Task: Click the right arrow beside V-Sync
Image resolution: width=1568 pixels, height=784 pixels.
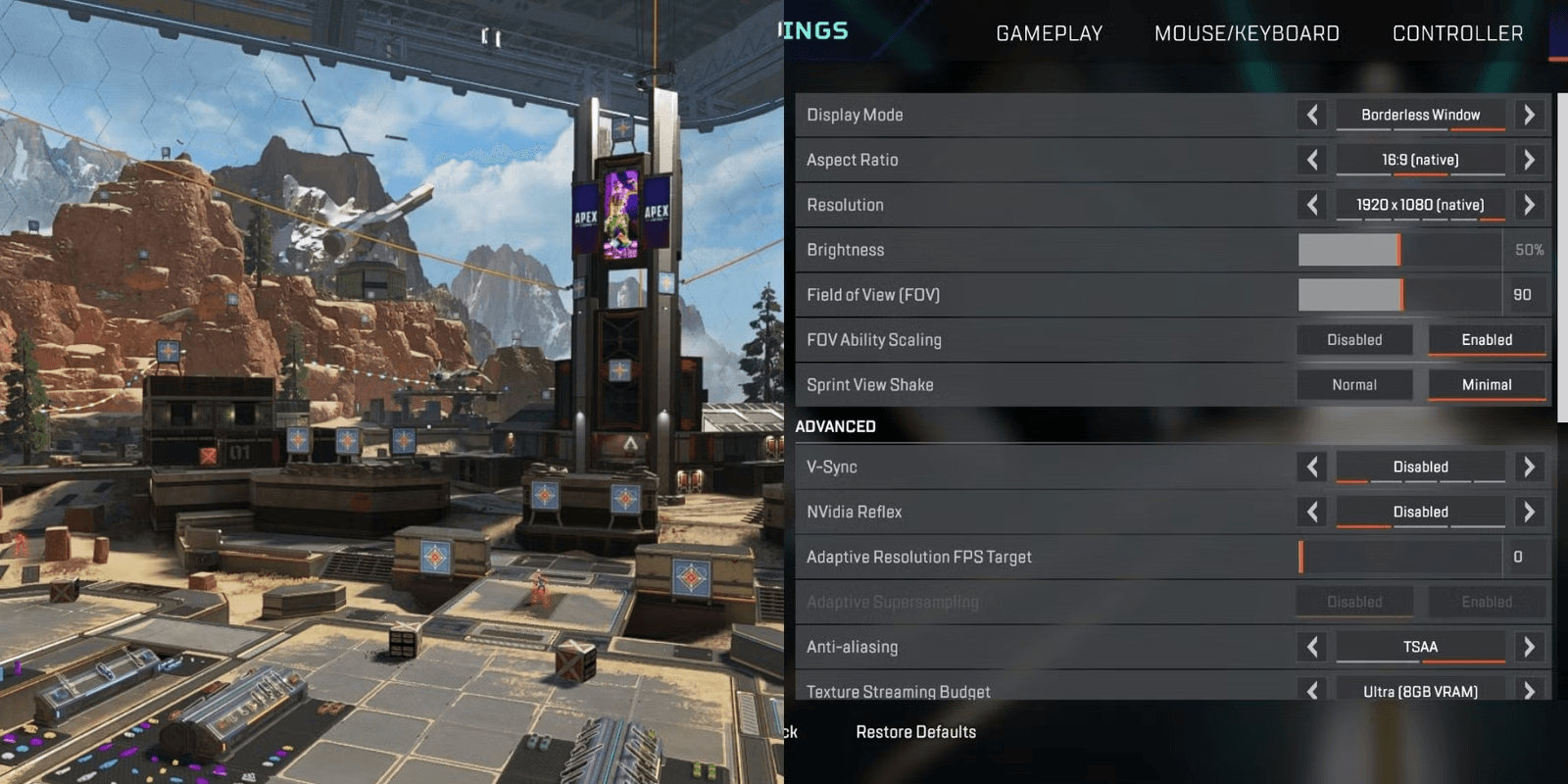Action: 1529,466
